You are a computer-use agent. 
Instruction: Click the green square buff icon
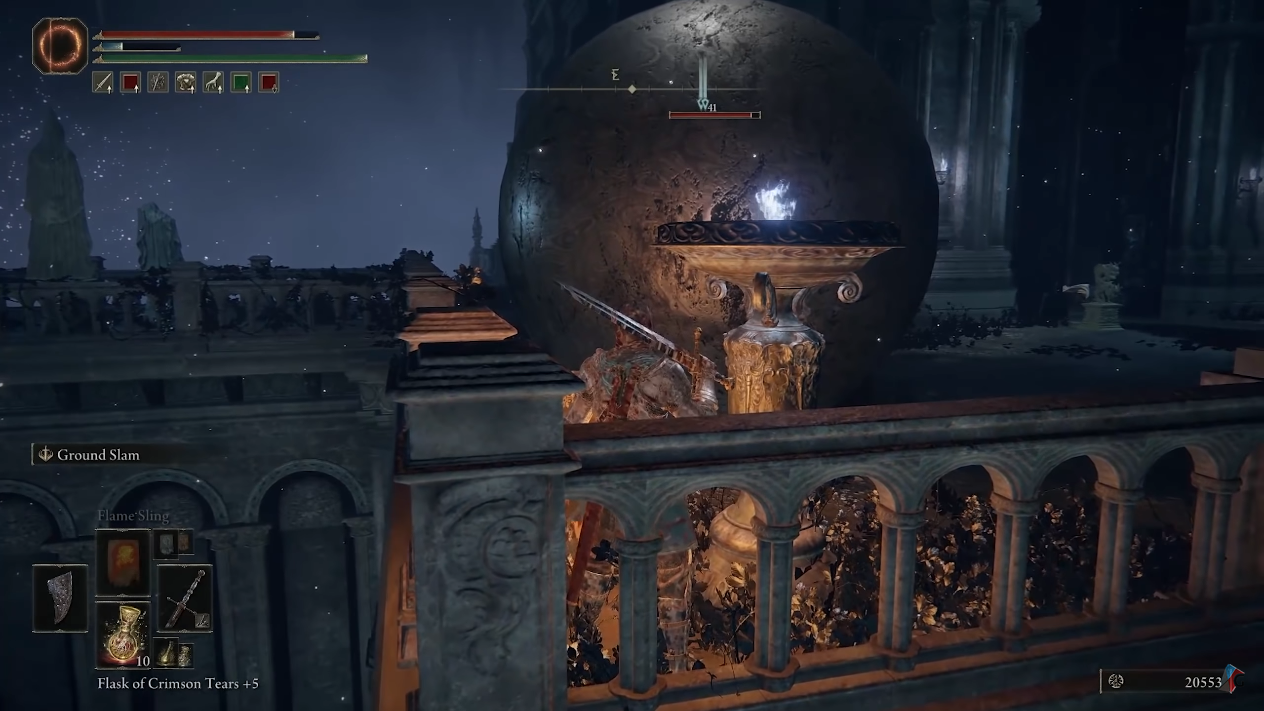(x=241, y=83)
